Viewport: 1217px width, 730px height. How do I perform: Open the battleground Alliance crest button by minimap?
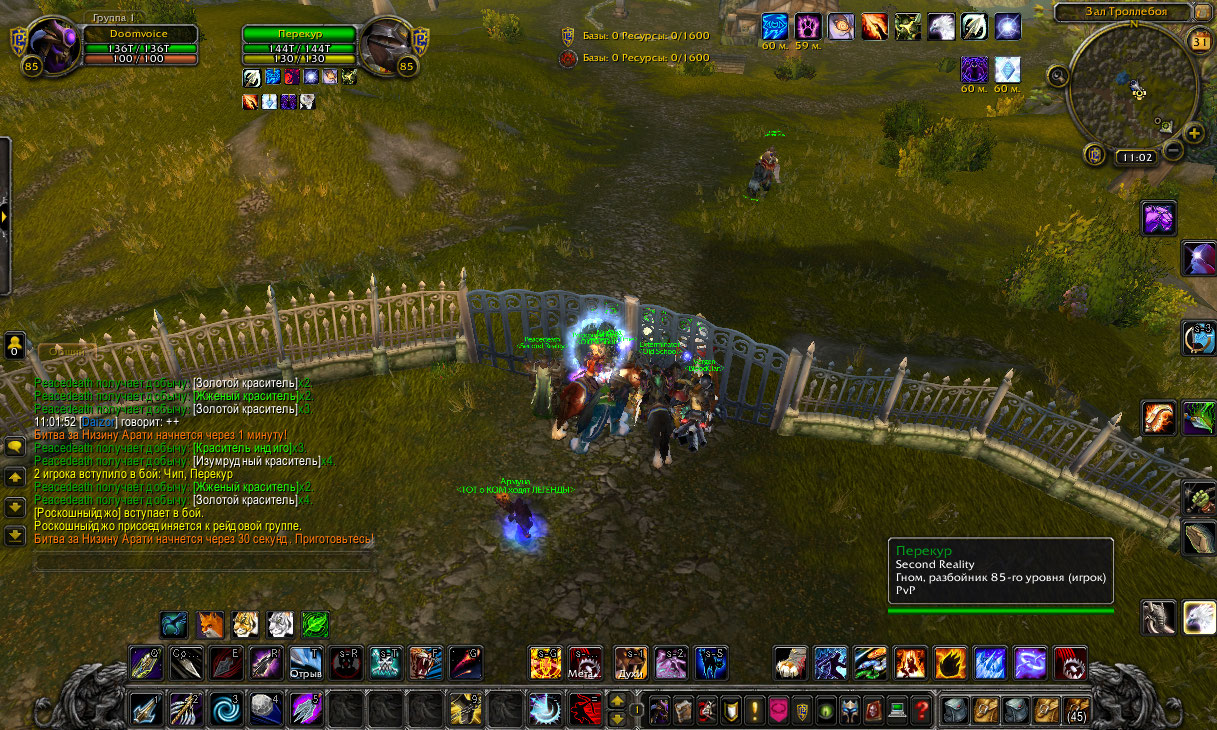(1095, 155)
